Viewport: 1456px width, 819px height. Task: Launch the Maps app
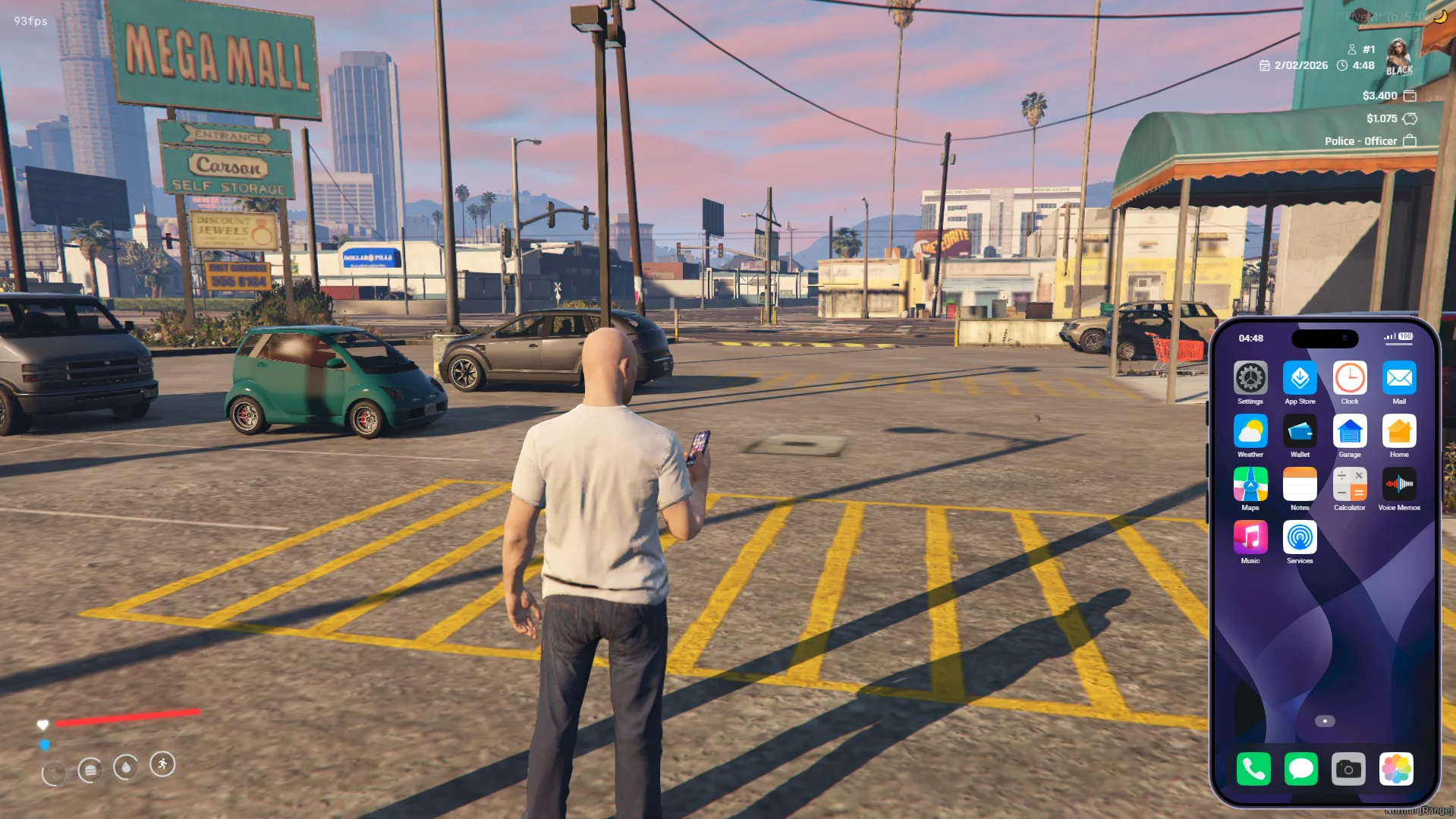click(x=1250, y=484)
